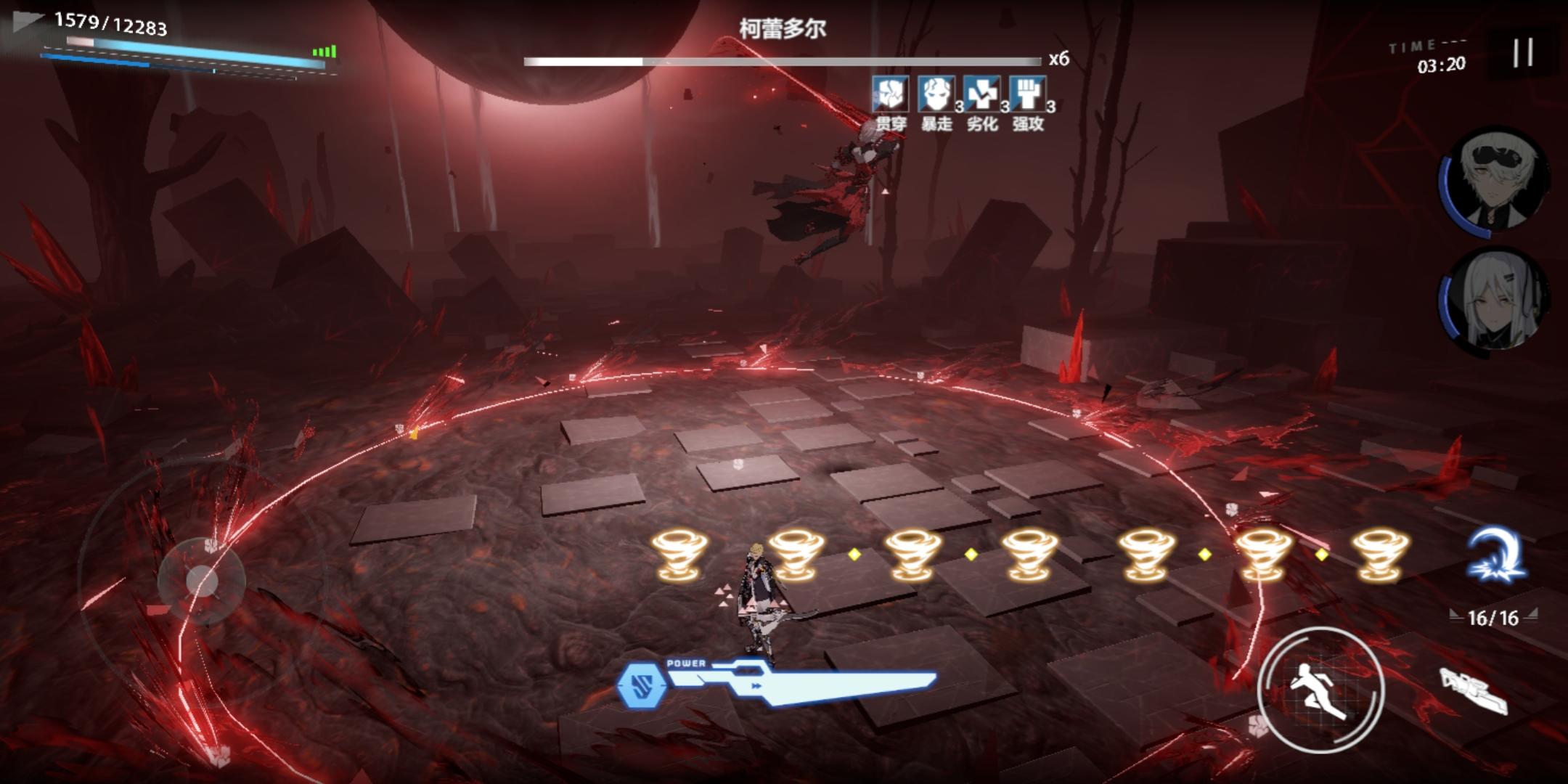Tap the 暴走 boss buff icon
1568x784 pixels.
[x=935, y=94]
